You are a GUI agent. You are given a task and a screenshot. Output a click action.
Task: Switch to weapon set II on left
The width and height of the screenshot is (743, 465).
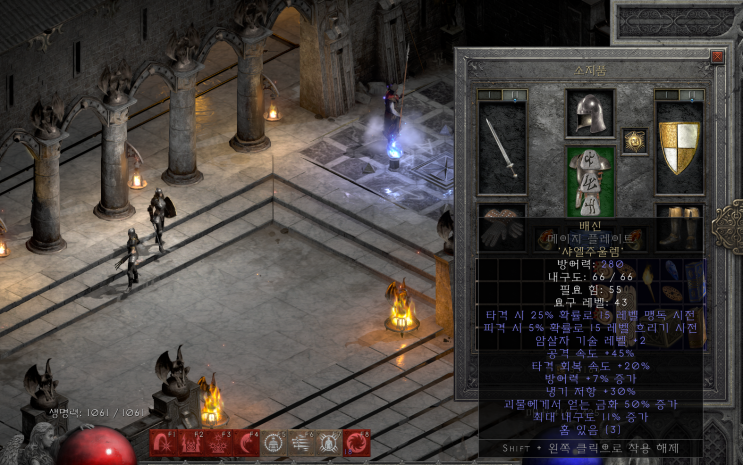515,96
